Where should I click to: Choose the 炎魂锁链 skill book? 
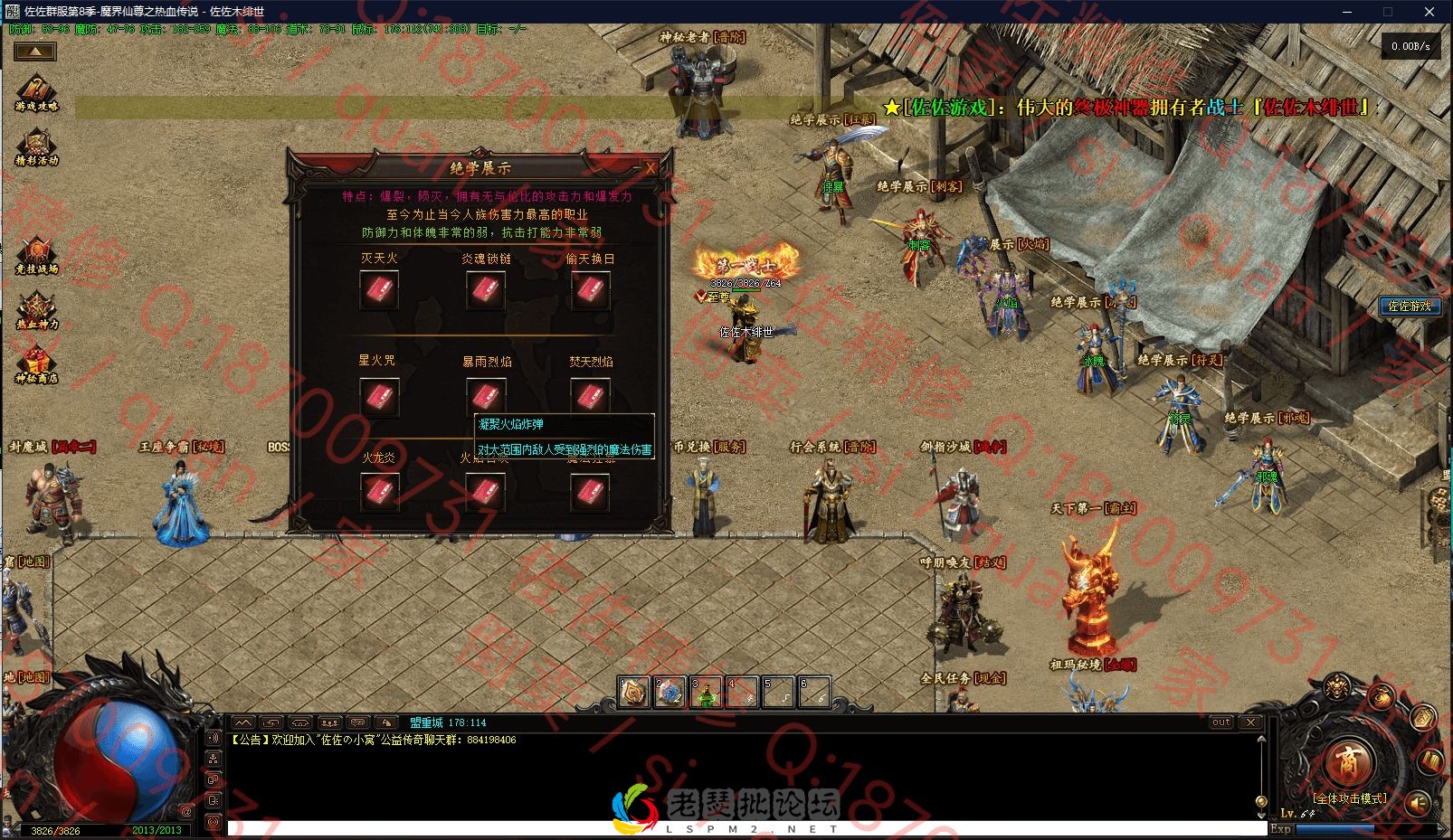(x=486, y=290)
